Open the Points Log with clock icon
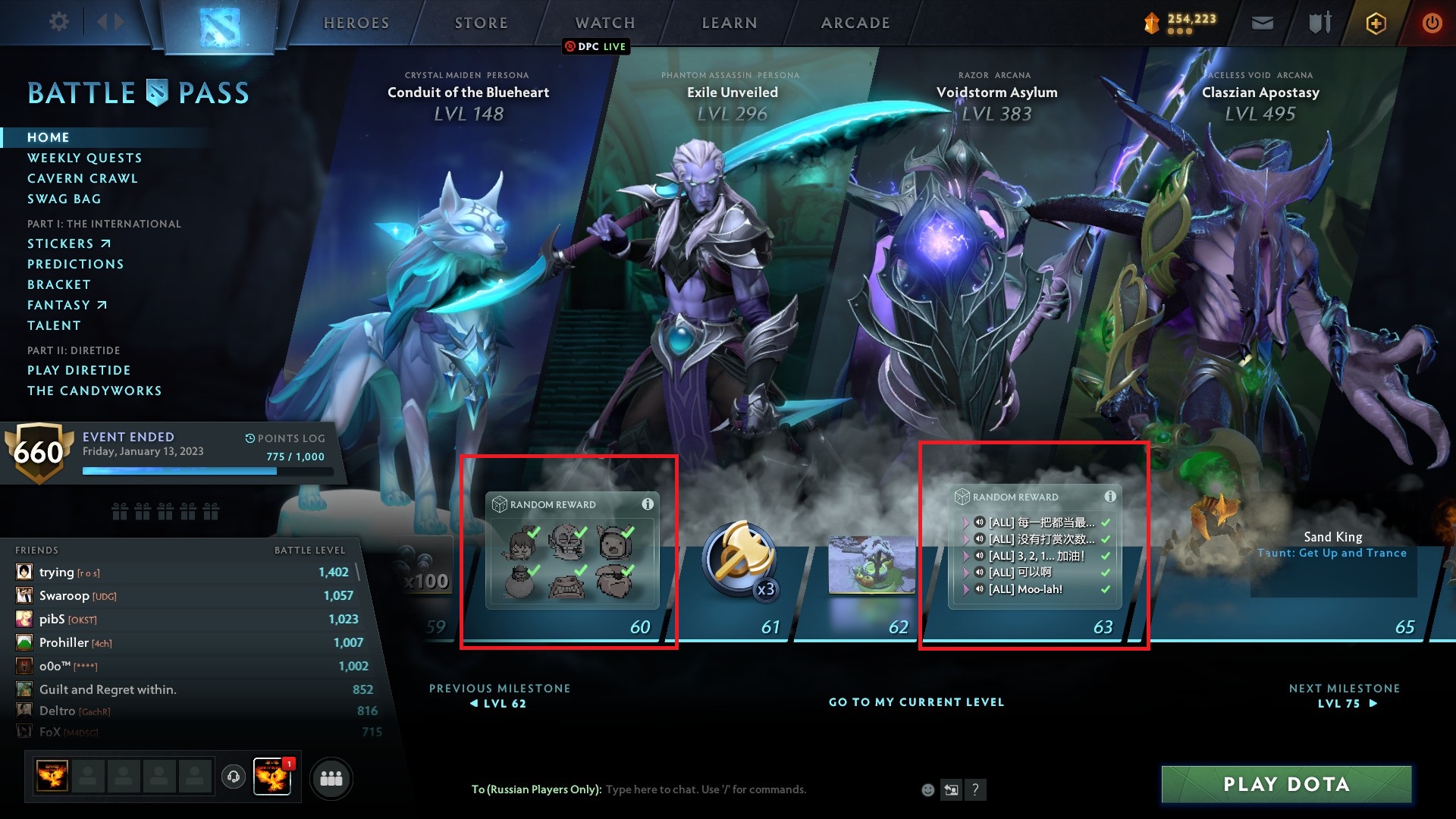Image resolution: width=1456 pixels, height=819 pixels. 286,438
